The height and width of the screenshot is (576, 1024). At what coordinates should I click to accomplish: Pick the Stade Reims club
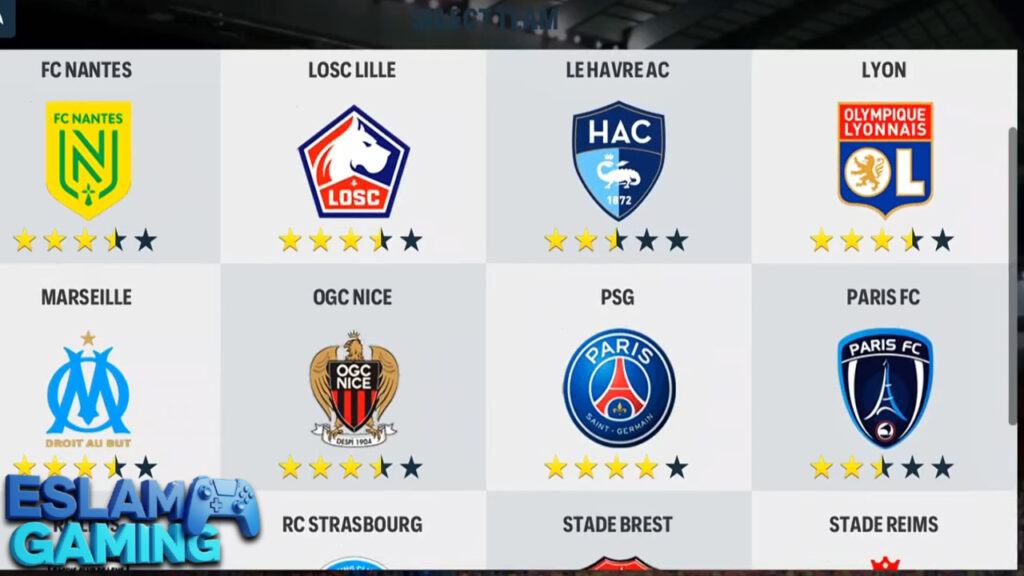pos(884,535)
